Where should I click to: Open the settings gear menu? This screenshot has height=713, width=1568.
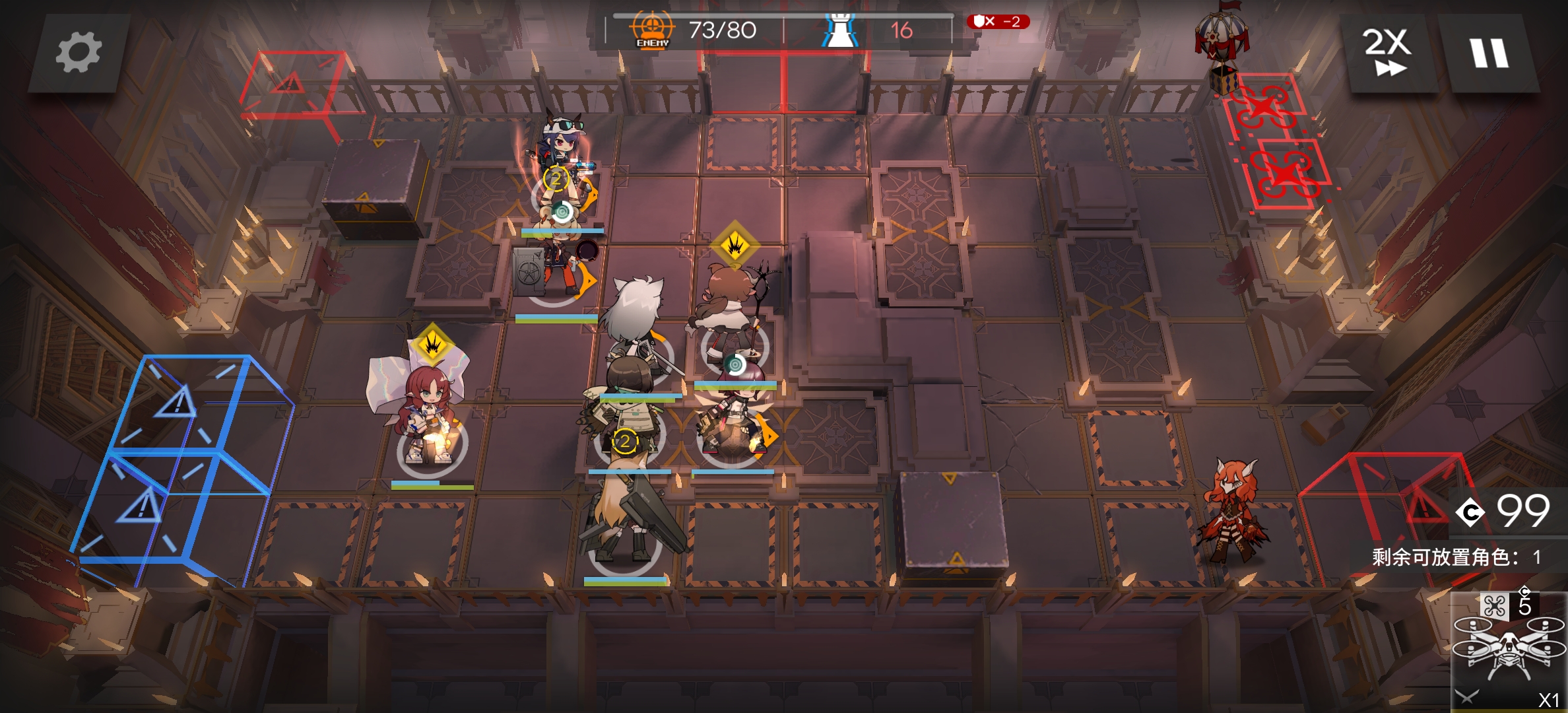point(79,53)
